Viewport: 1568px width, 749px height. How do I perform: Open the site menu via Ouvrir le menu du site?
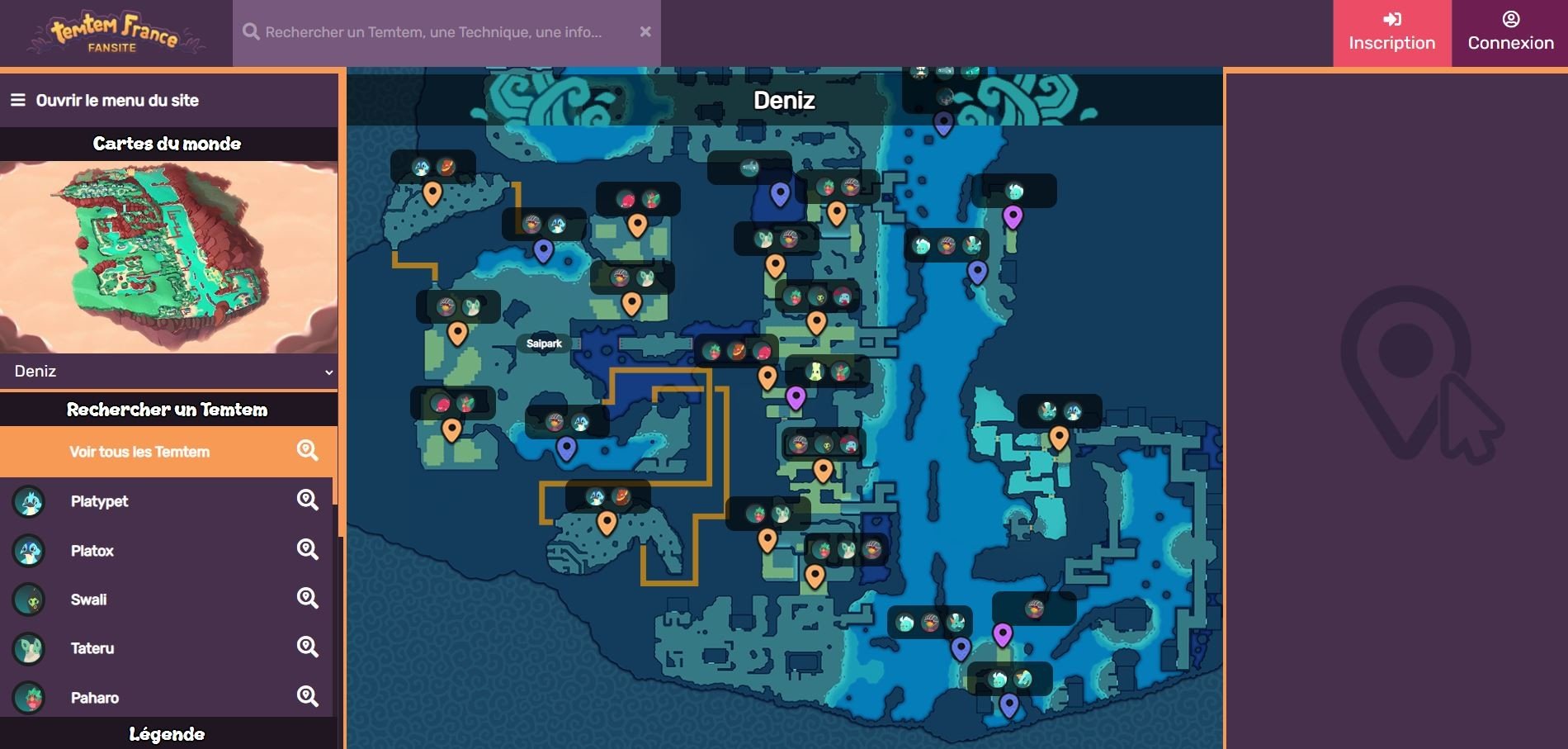116,100
